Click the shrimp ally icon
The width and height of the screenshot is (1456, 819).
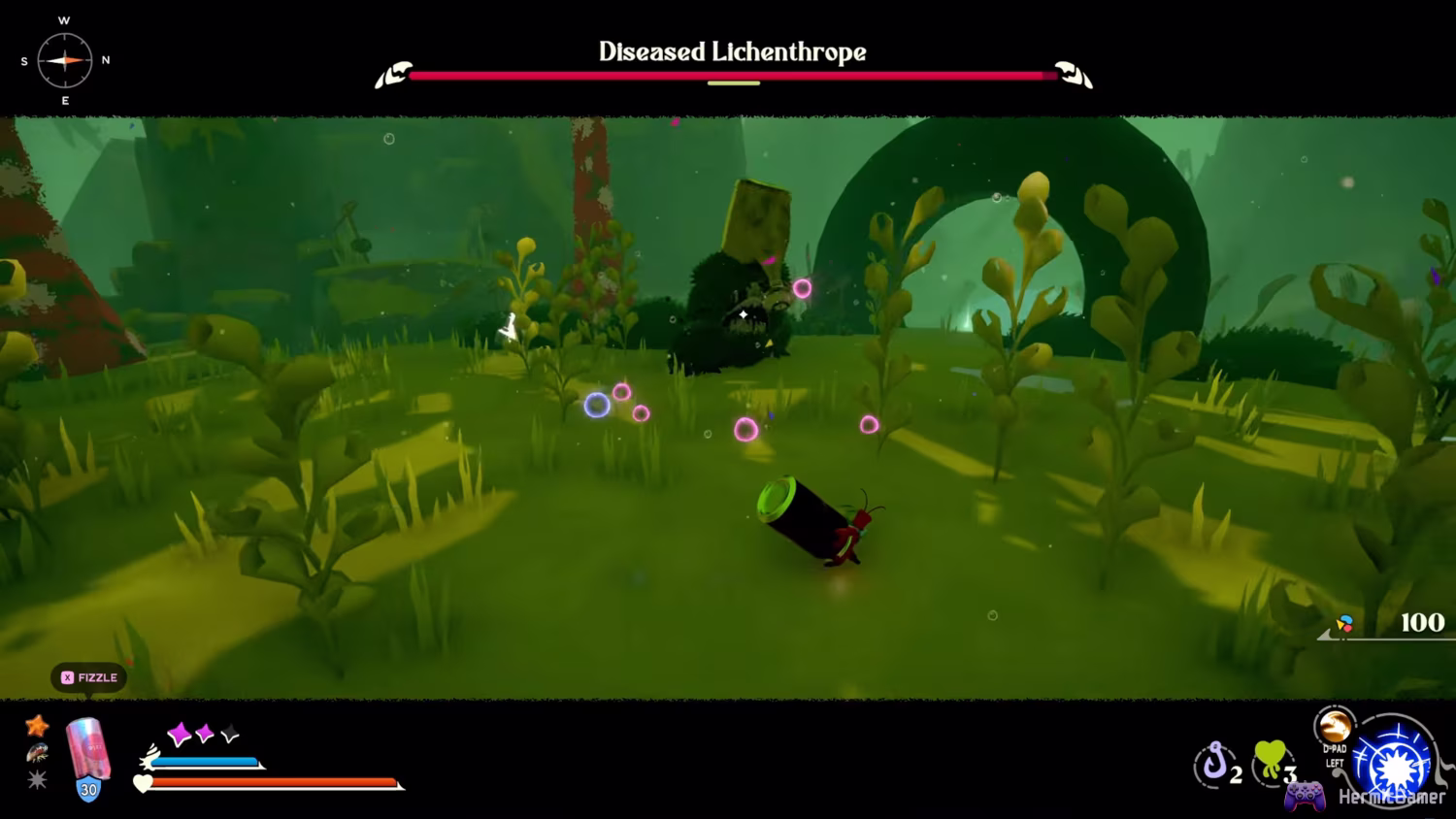(x=37, y=754)
